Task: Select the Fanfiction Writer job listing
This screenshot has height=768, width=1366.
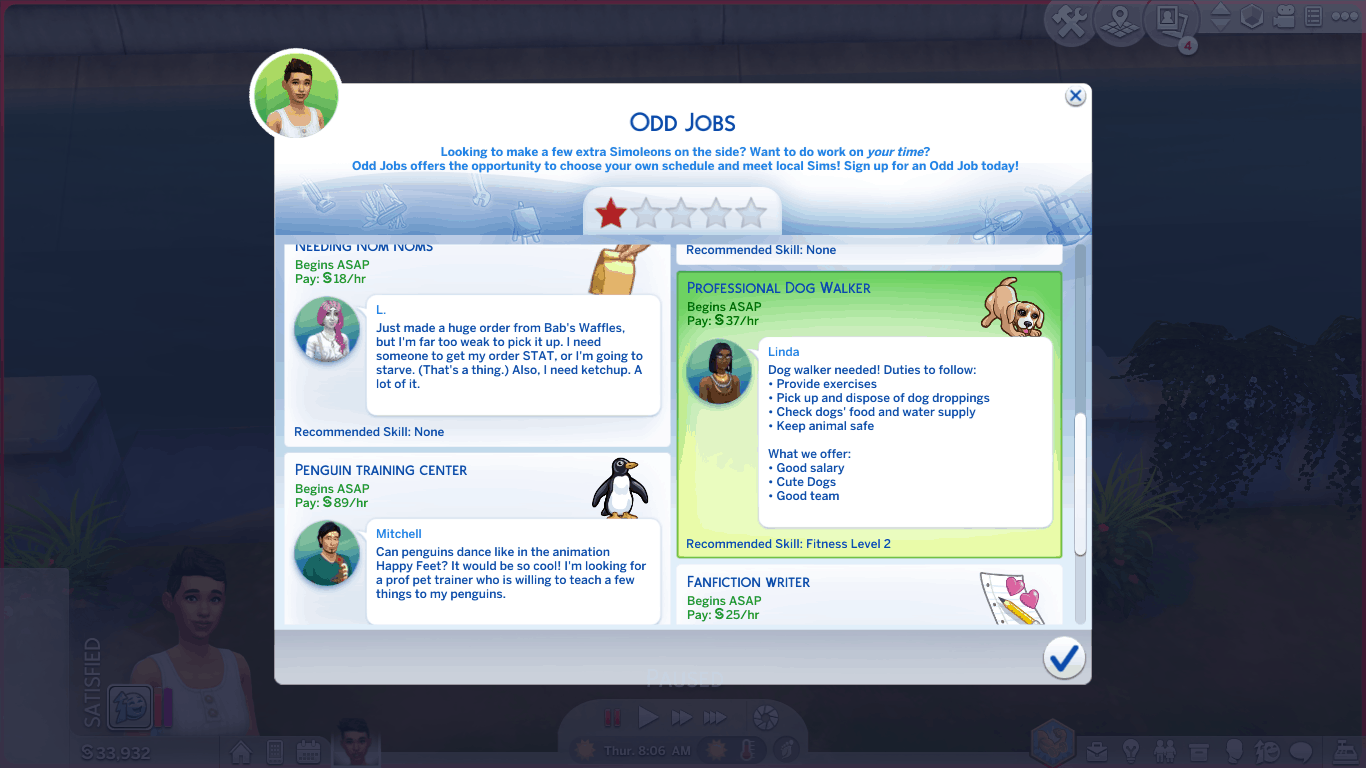Action: 868,595
